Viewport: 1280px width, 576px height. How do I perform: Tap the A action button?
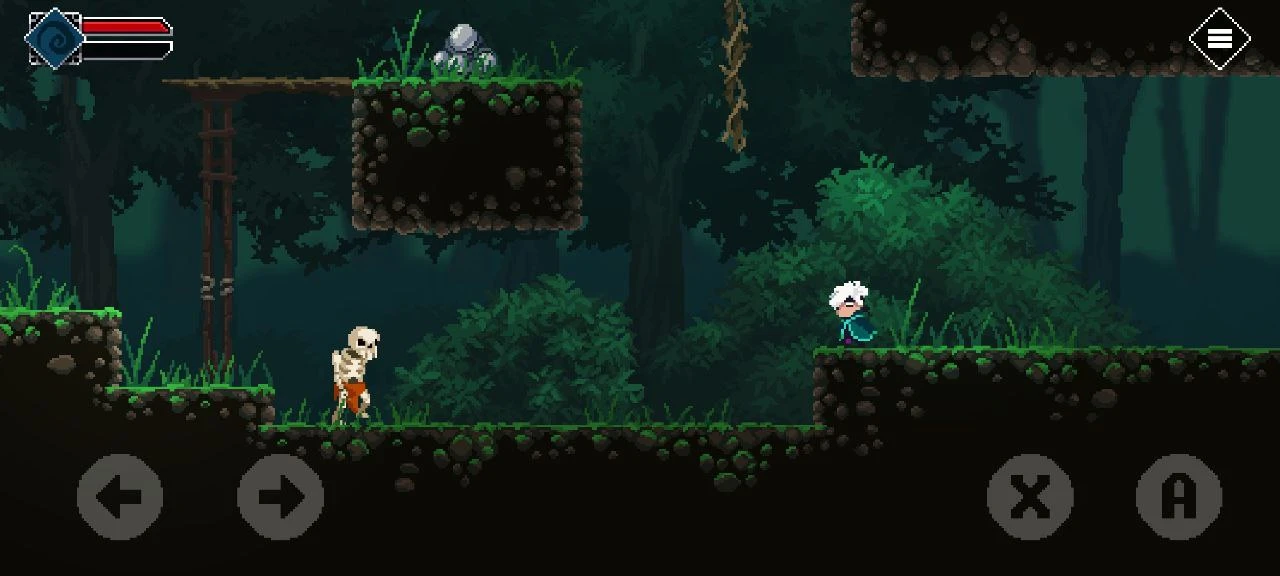click(x=1179, y=497)
